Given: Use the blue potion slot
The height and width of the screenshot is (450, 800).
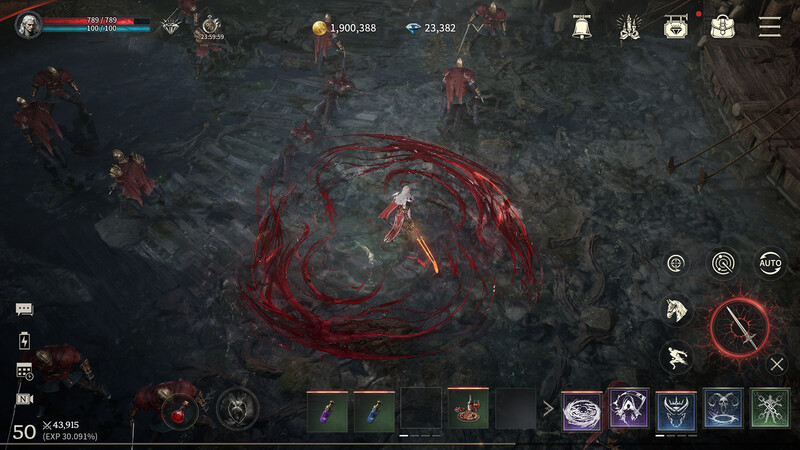Looking at the screenshot, I should click(374, 410).
